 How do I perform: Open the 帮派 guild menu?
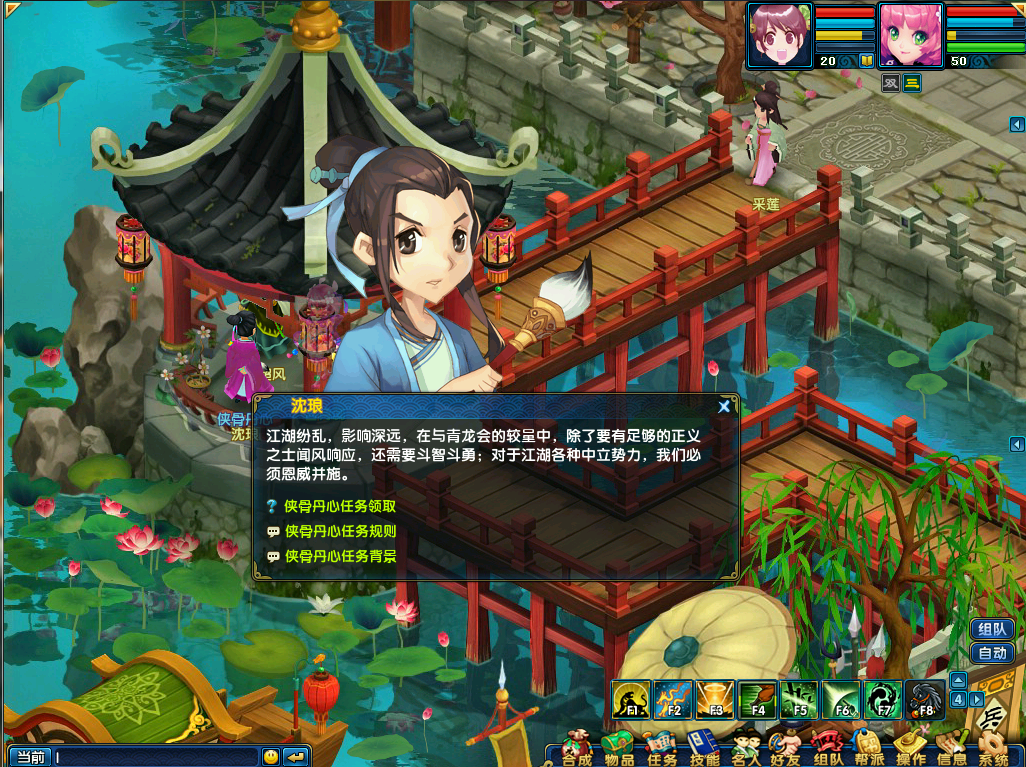coord(868,750)
